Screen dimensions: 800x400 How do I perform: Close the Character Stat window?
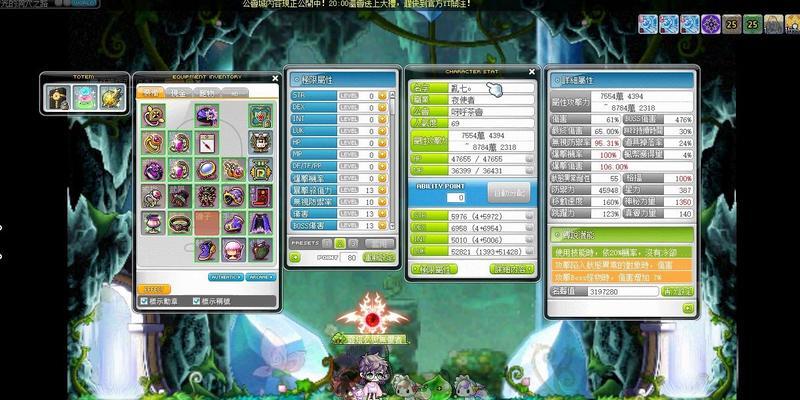click(532, 72)
